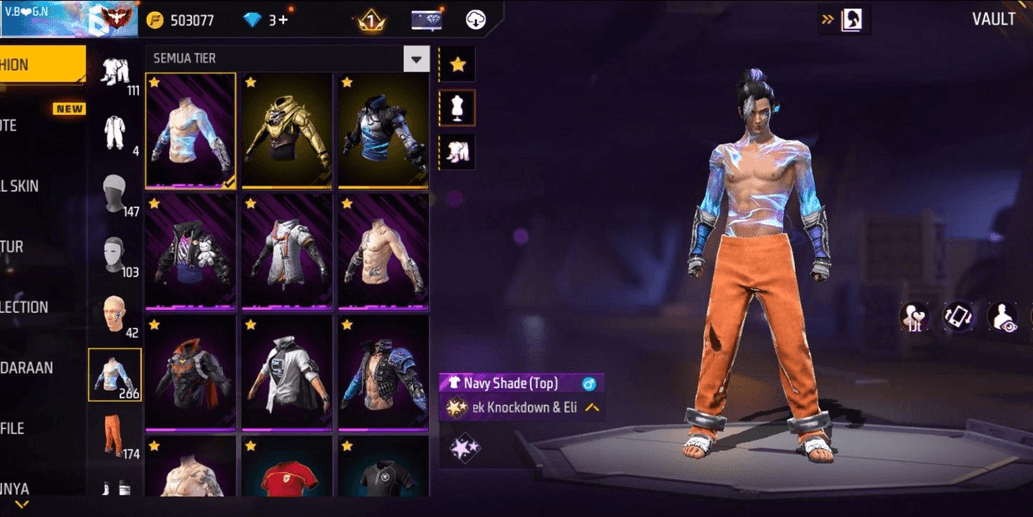This screenshot has width=1033, height=517.
Task: Pick the black jacket with teddy bear
Action: [x=191, y=252]
